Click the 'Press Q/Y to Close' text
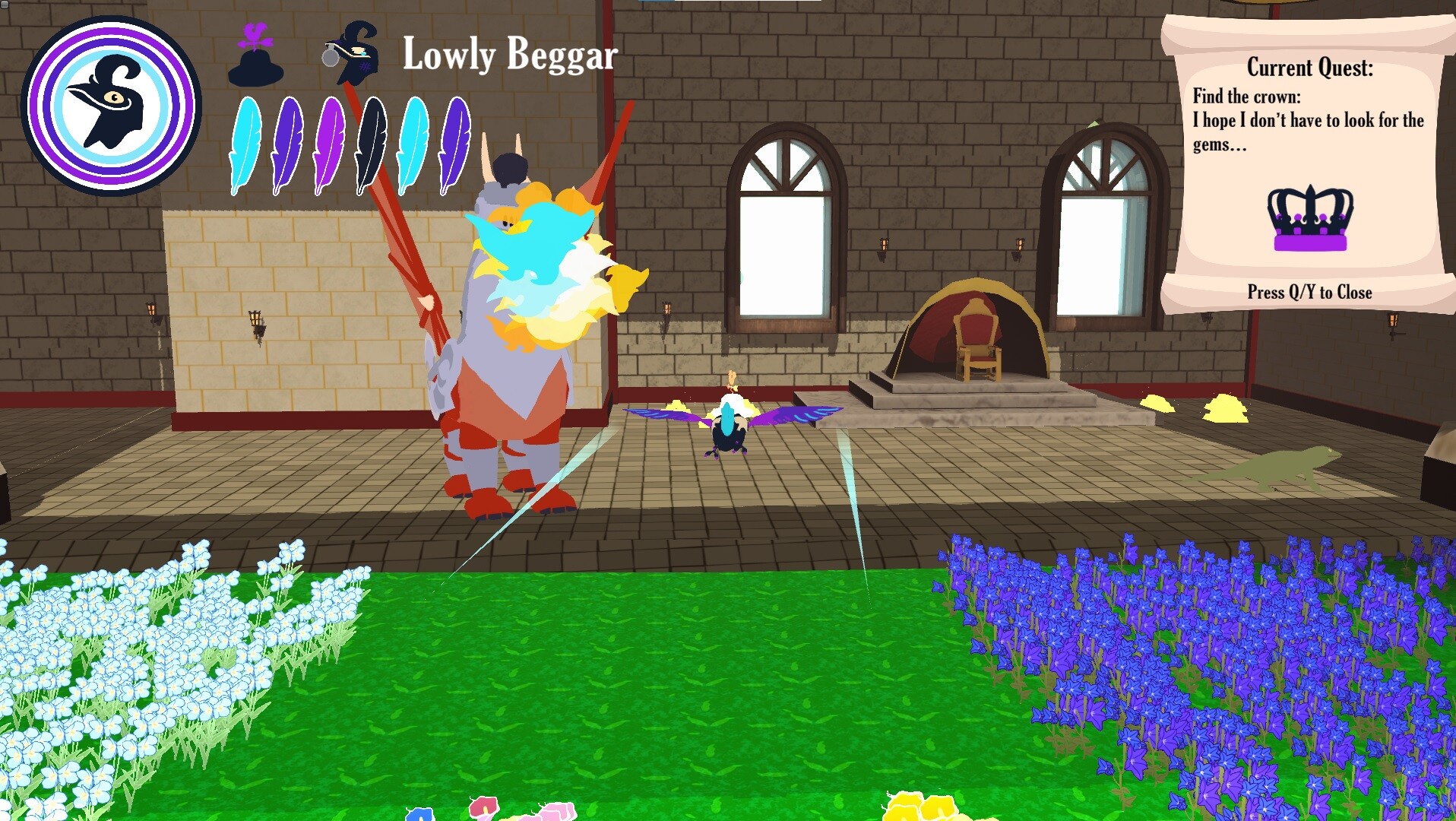1456x821 pixels. pyautogui.click(x=1309, y=292)
